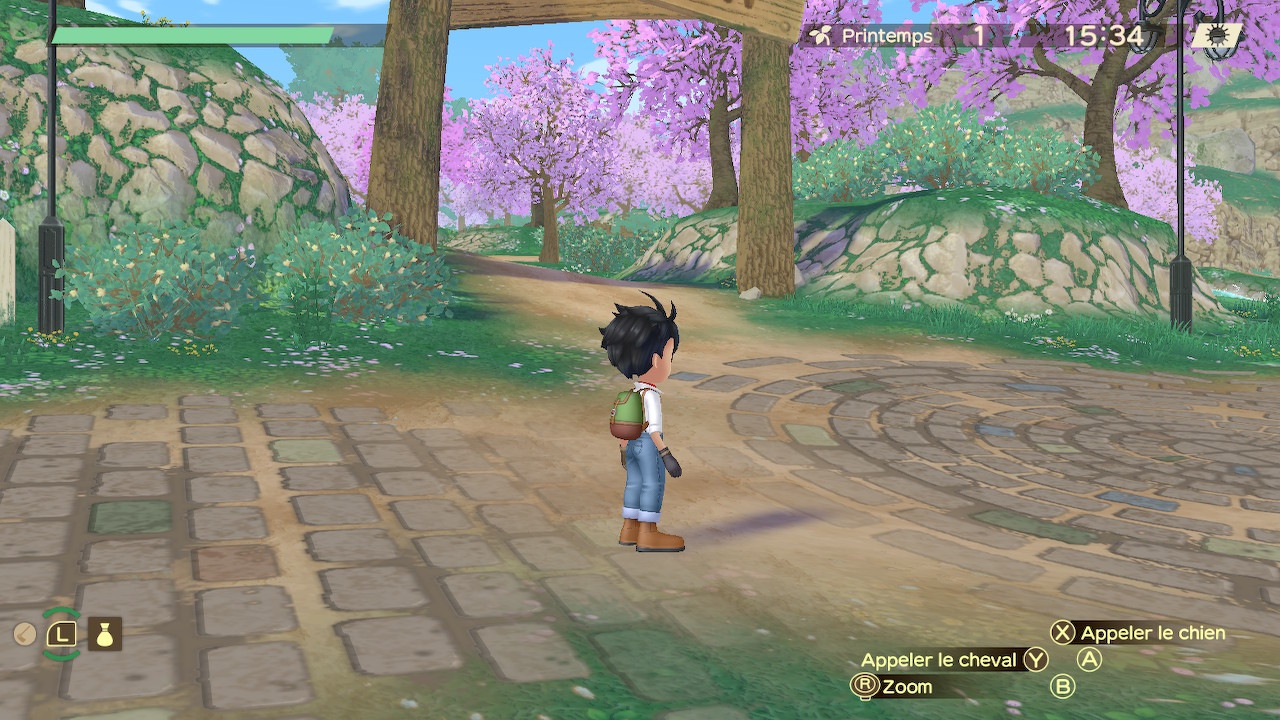Select the faded tool icon beside the L button
The height and width of the screenshot is (720, 1280).
click(25, 634)
